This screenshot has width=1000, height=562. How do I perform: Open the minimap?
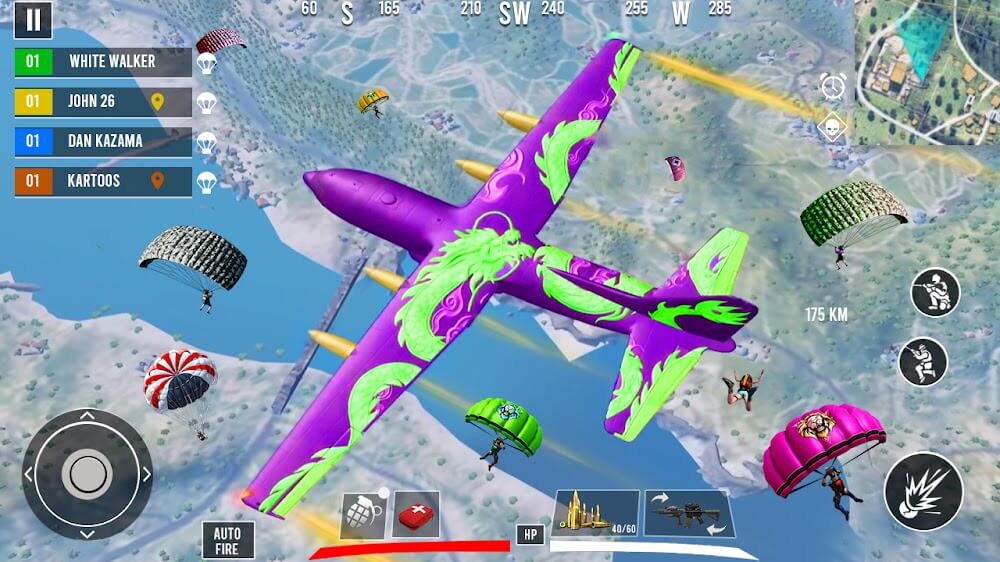pos(927,72)
